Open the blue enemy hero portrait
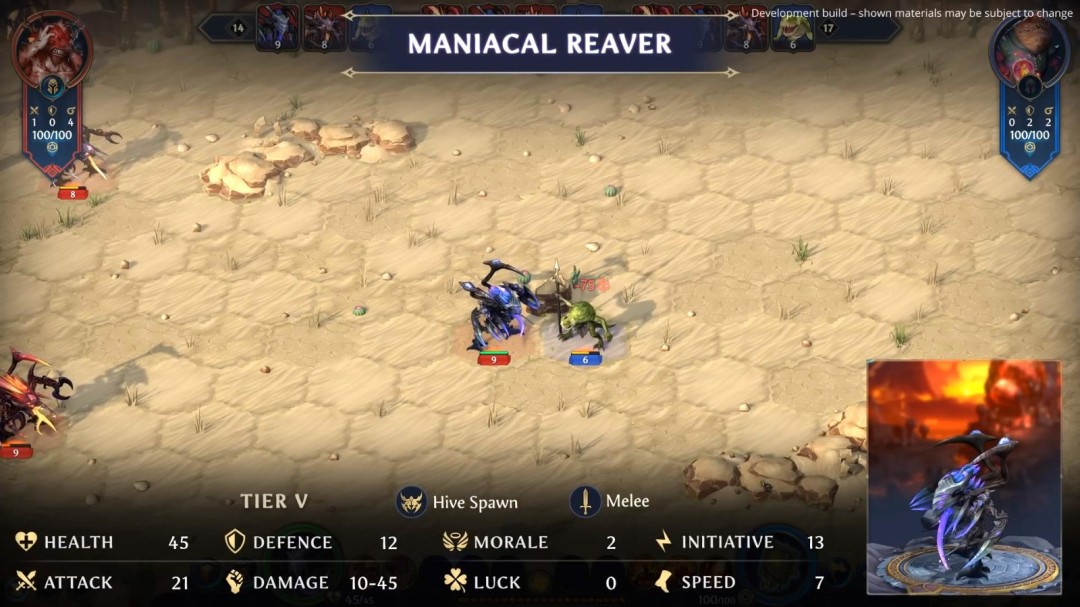 (x=1029, y=50)
